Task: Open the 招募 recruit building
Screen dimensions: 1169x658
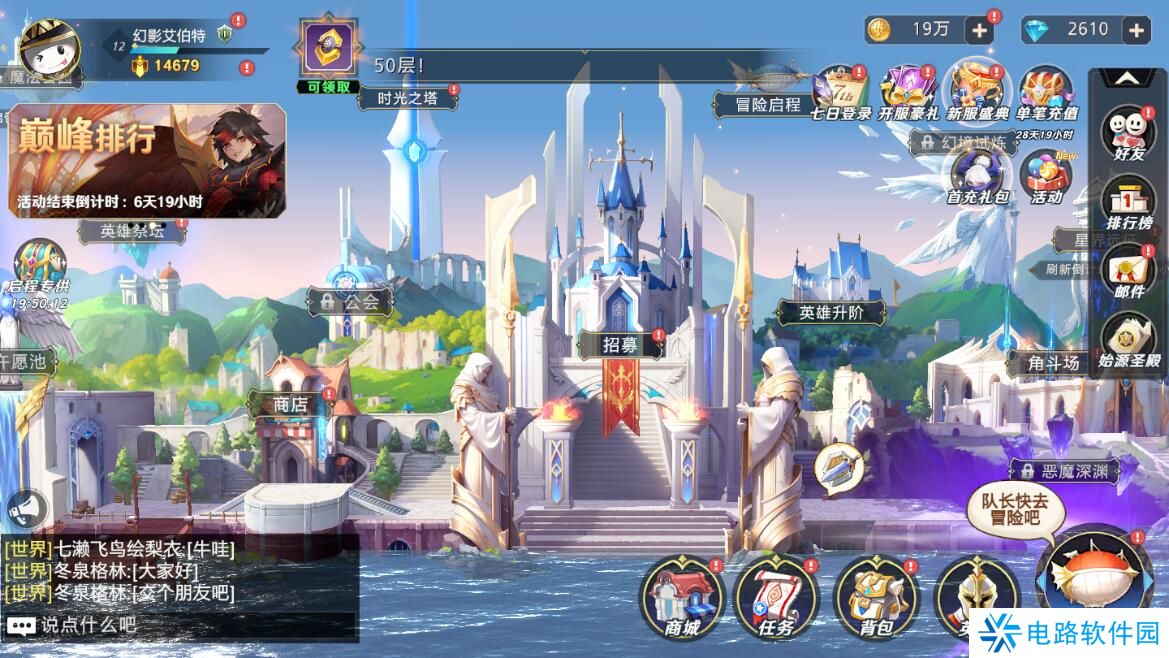Action: tap(620, 345)
